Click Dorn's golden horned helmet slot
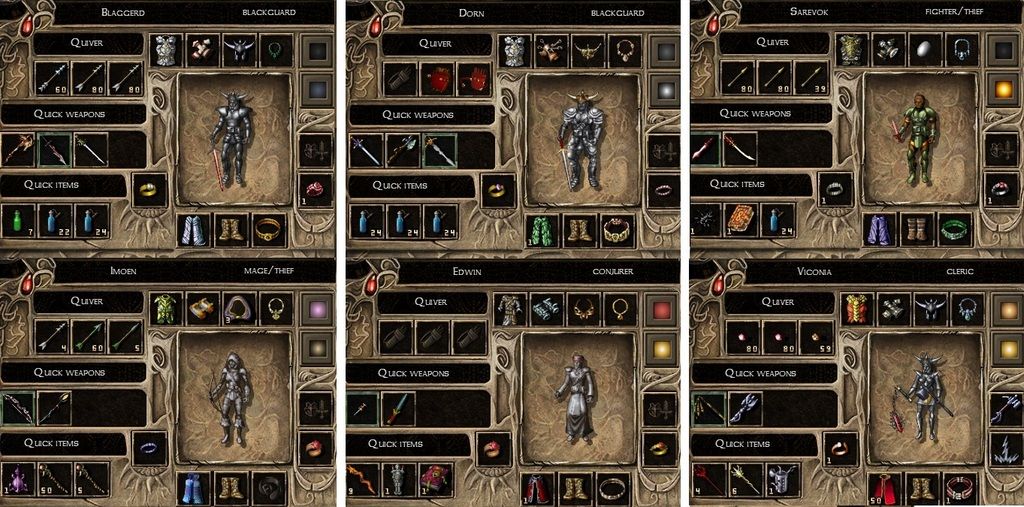The height and width of the screenshot is (507, 1024). [587, 50]
